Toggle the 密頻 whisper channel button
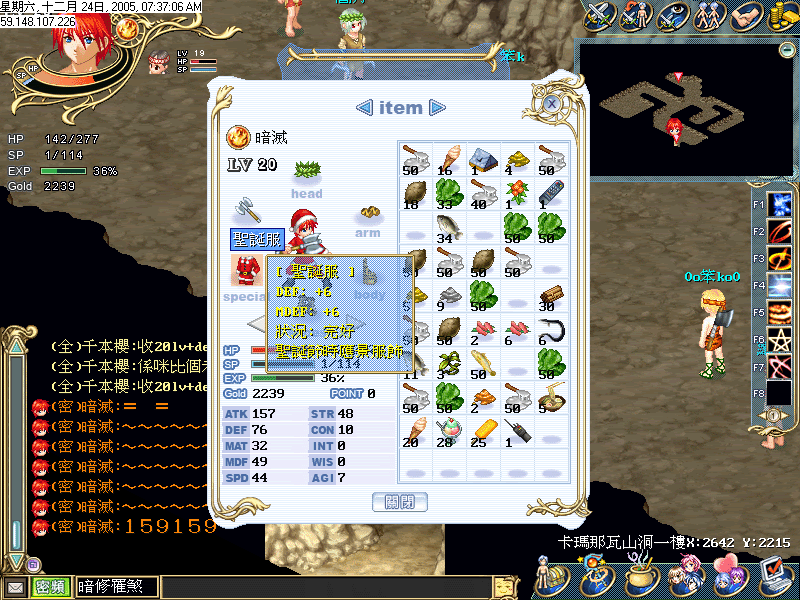Screen dimensions: 800x600 pos(50,587)
